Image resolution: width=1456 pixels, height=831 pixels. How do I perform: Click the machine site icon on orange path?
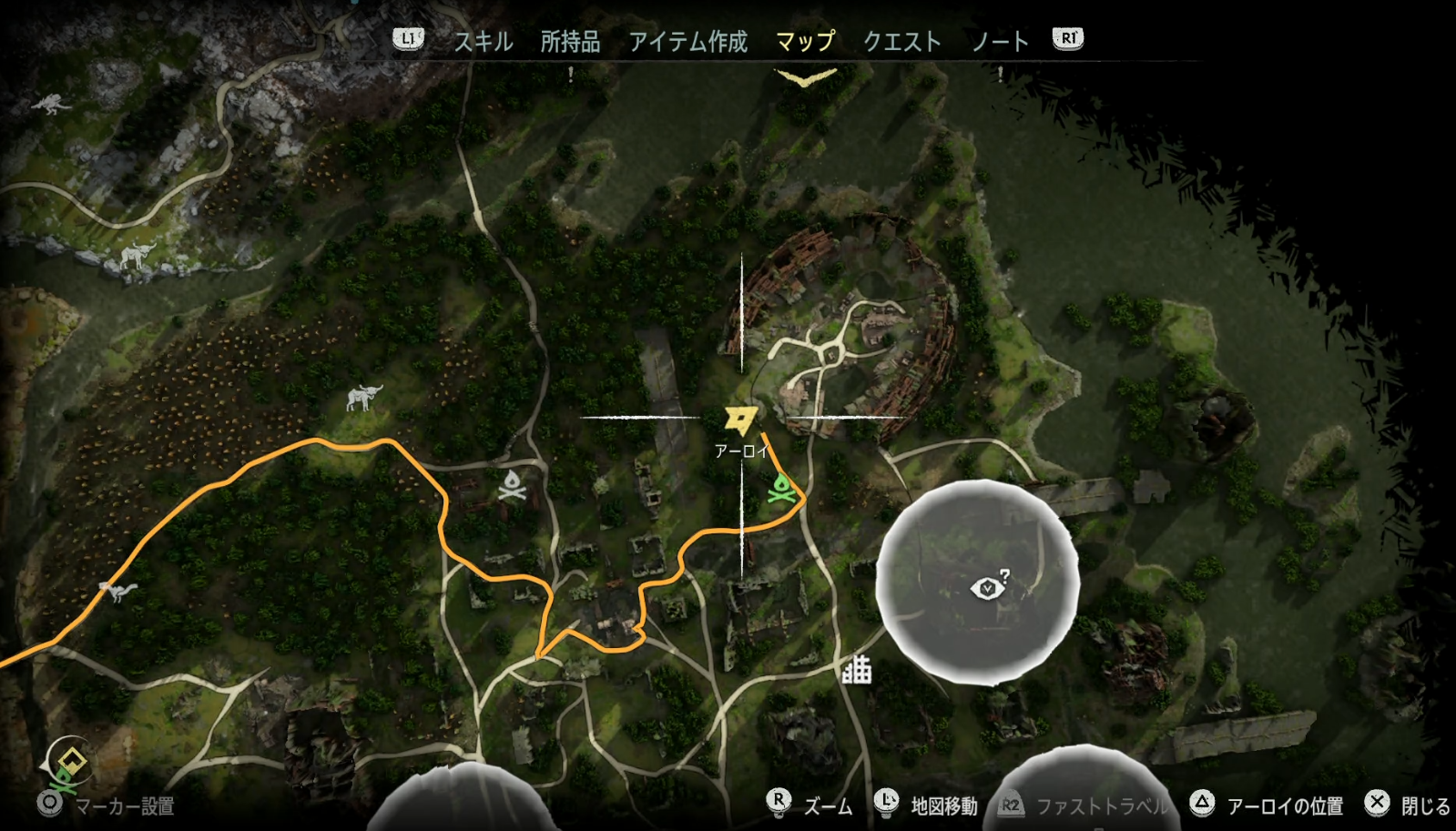click(x=118, y=592)
